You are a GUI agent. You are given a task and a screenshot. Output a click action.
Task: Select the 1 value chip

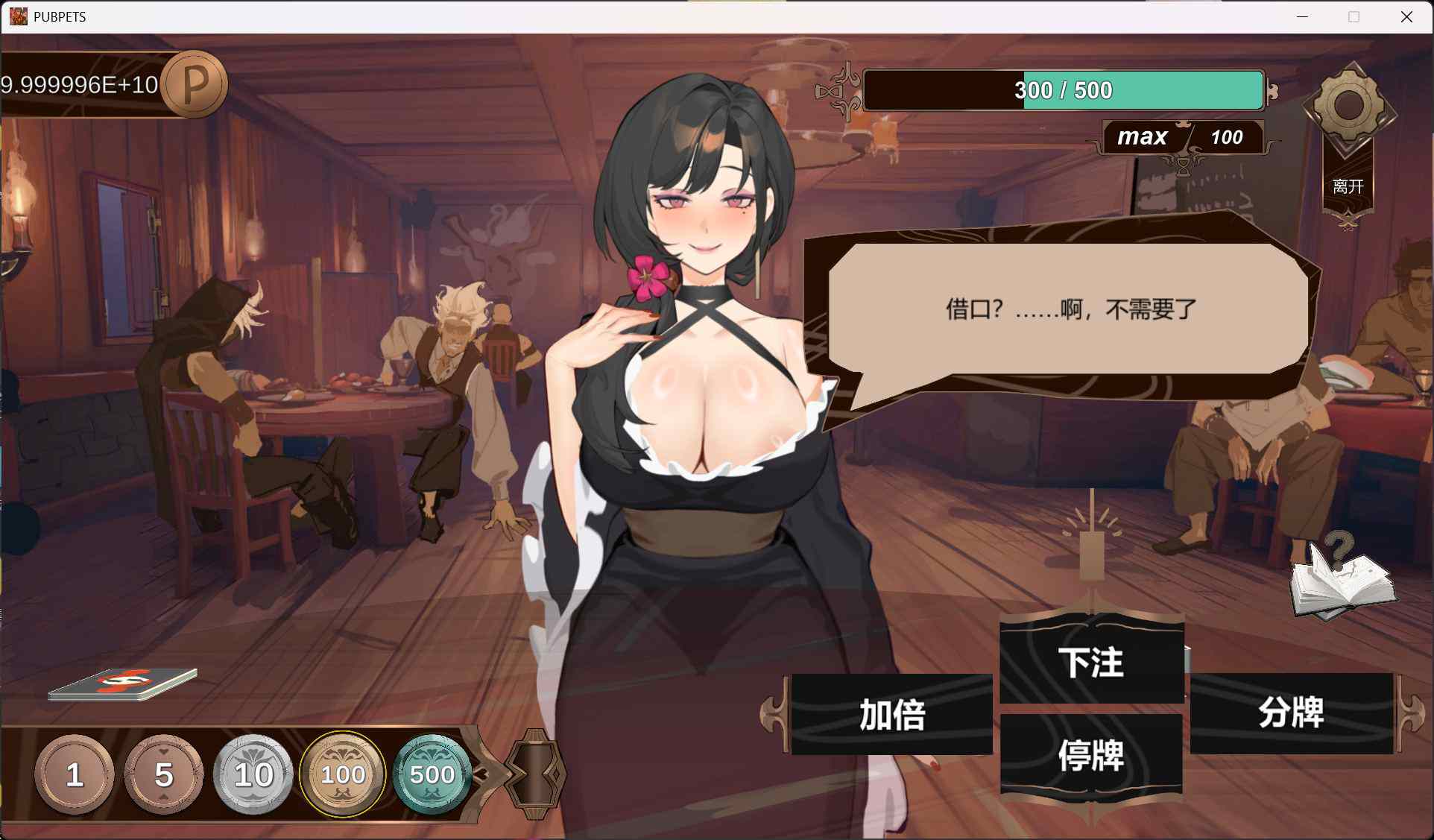[74, 775]
